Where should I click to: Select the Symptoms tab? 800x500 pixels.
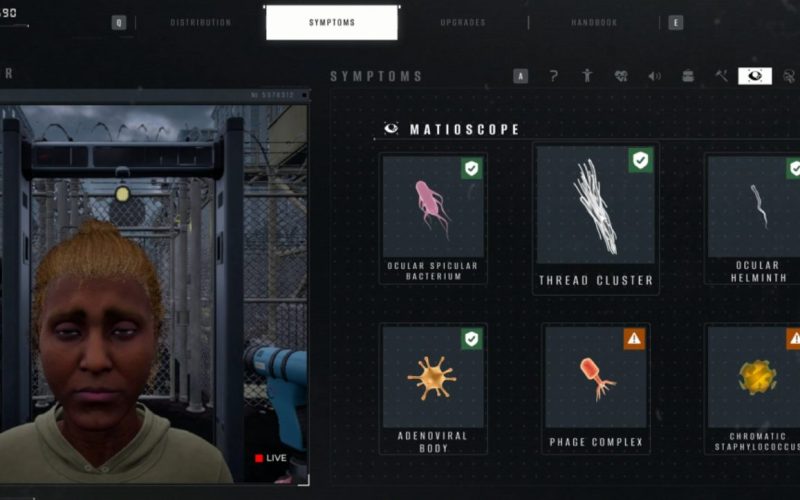(x=331, y=22)
